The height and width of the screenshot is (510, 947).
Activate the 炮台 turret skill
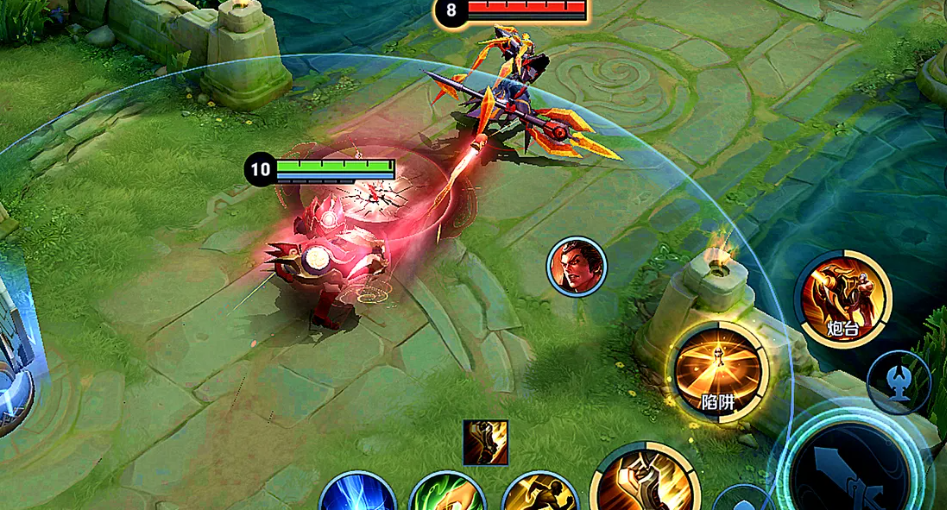click(x=842, y=298)
